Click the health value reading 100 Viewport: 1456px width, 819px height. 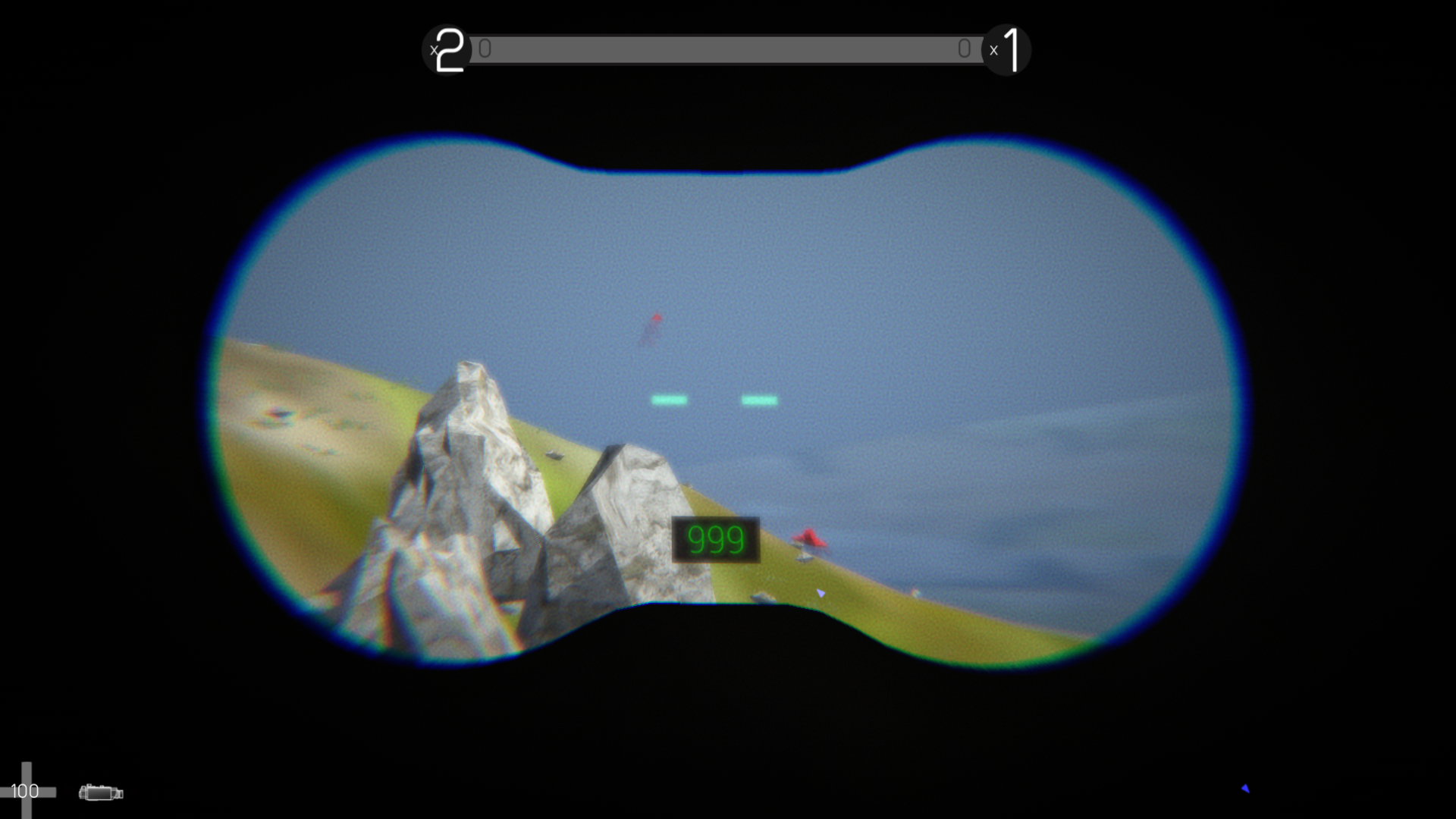point(25,792)
